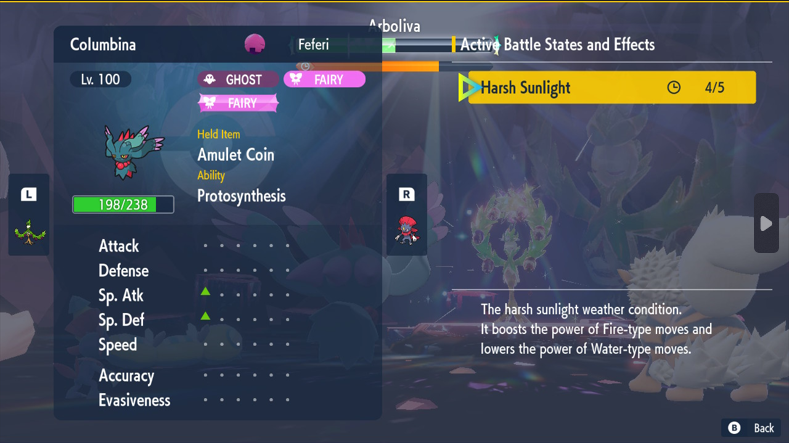Go back using the Back button

click(751, 428)
